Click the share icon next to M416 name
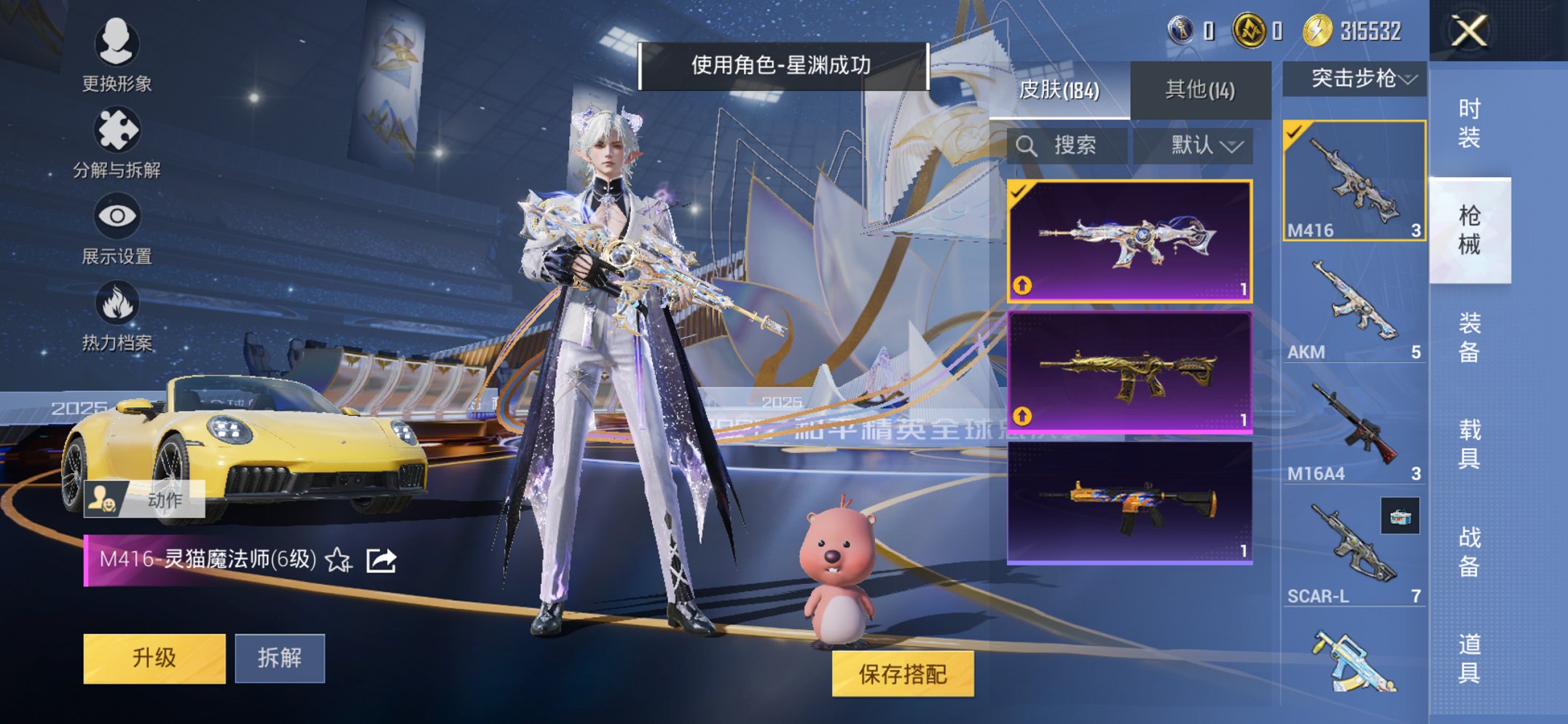1568x724 pixels. (380, 561)
